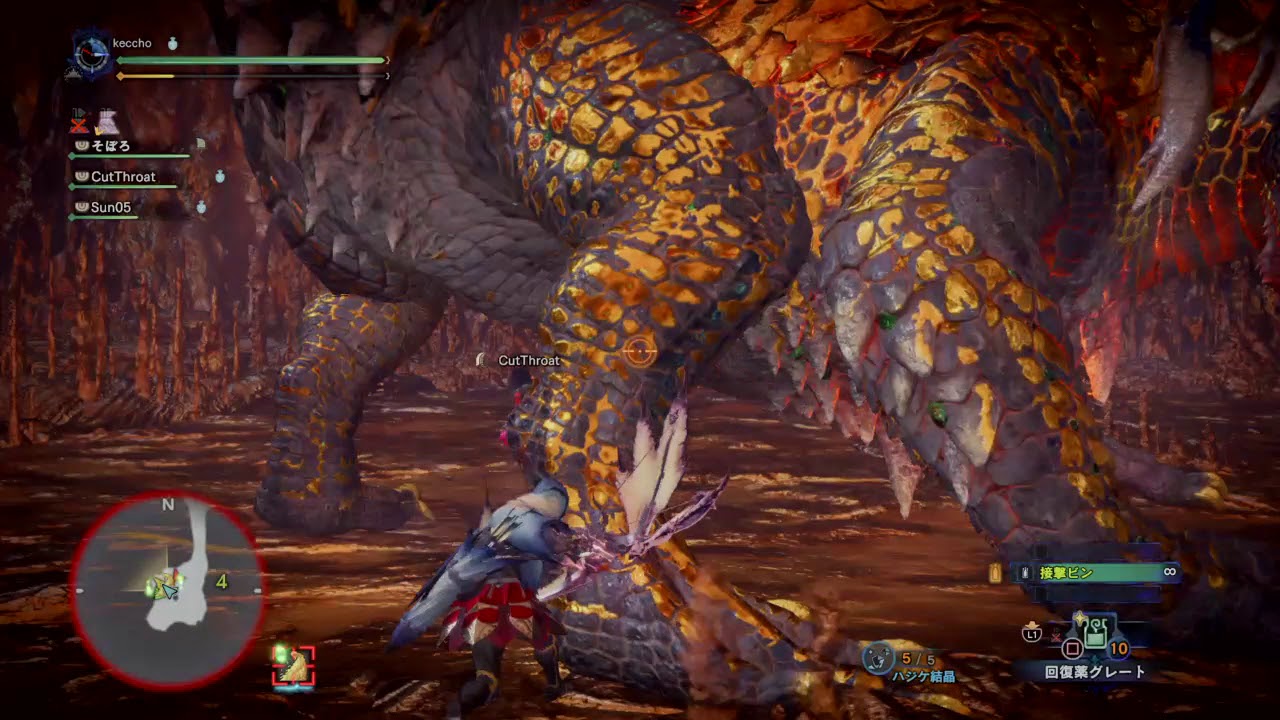Click the potion status icon next to keccho

click(x=172, y=44)
